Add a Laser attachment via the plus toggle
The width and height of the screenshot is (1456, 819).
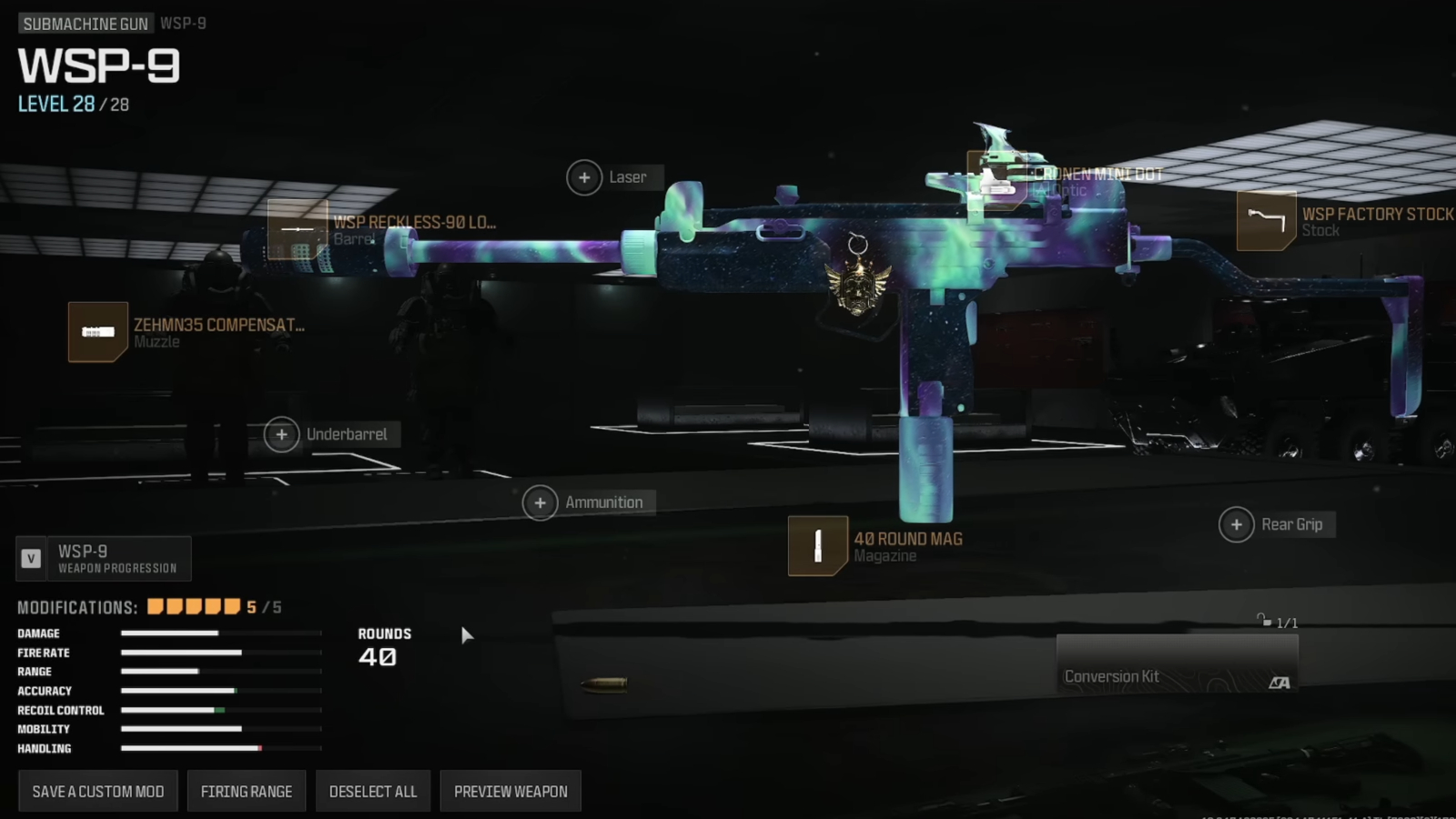point(586,177)
